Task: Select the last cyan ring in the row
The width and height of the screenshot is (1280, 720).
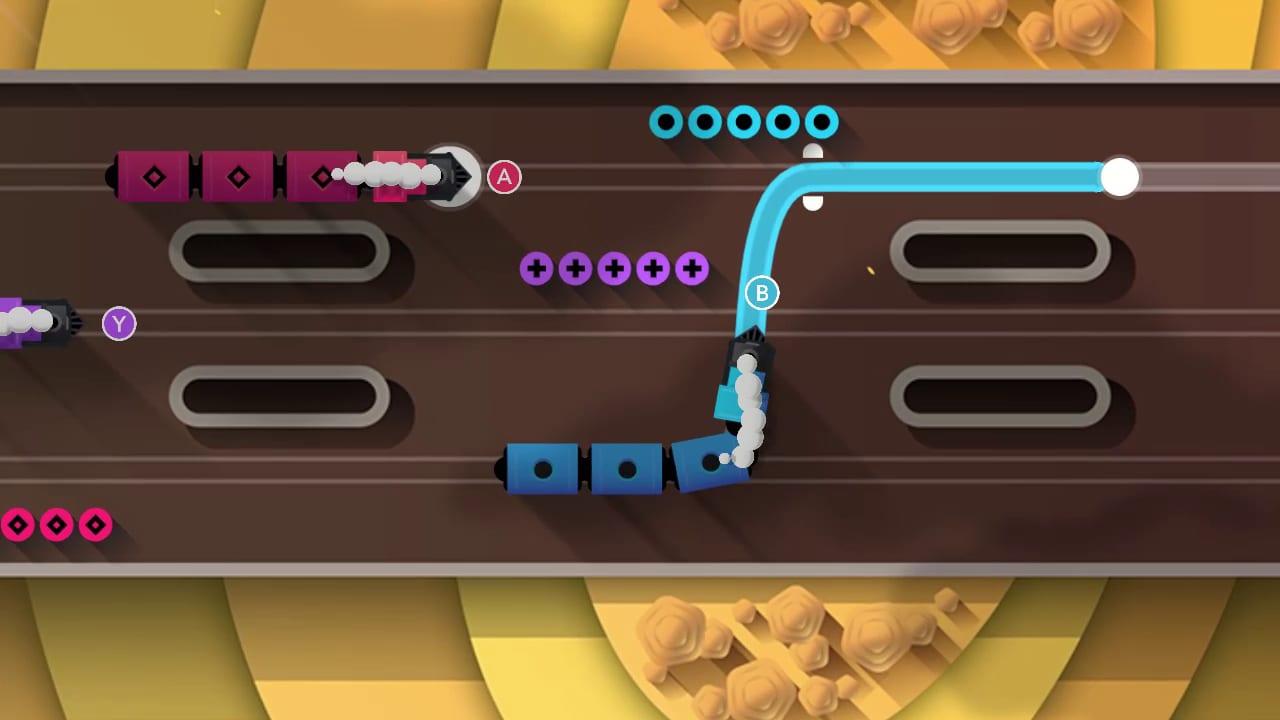Action: click(x=820, y=122)
